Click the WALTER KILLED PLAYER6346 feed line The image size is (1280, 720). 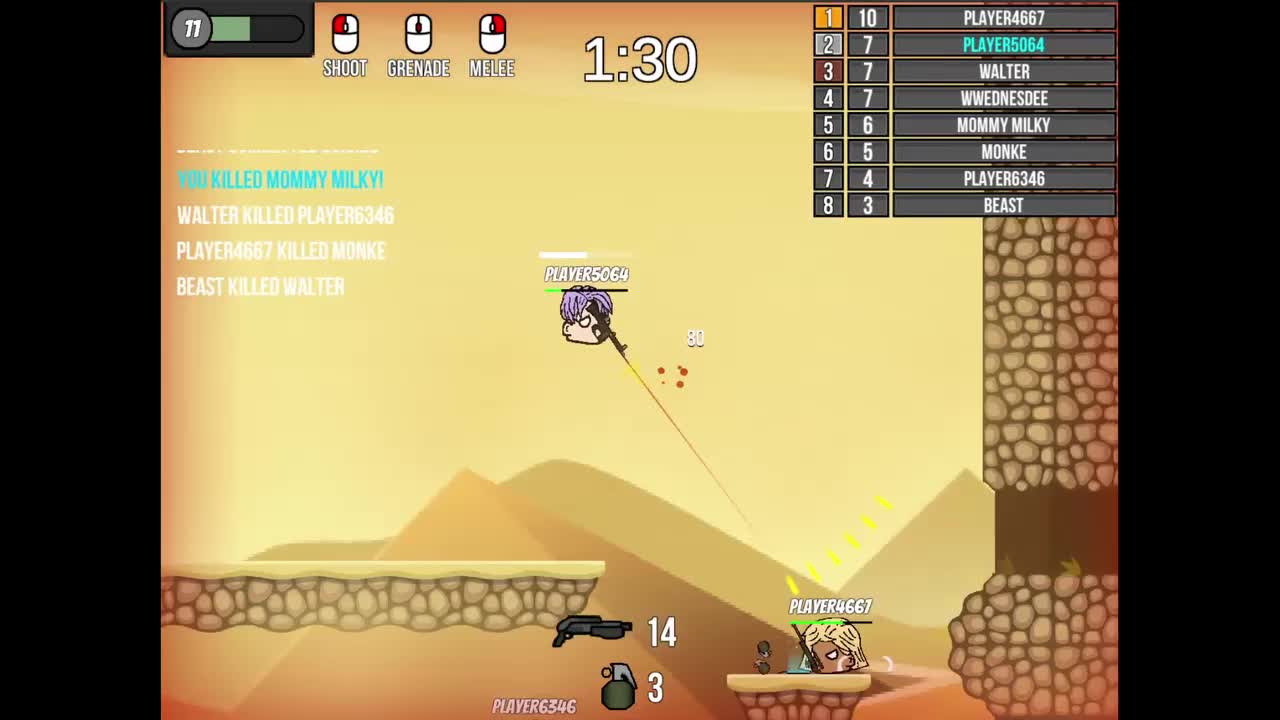click(x=285, y=216)
